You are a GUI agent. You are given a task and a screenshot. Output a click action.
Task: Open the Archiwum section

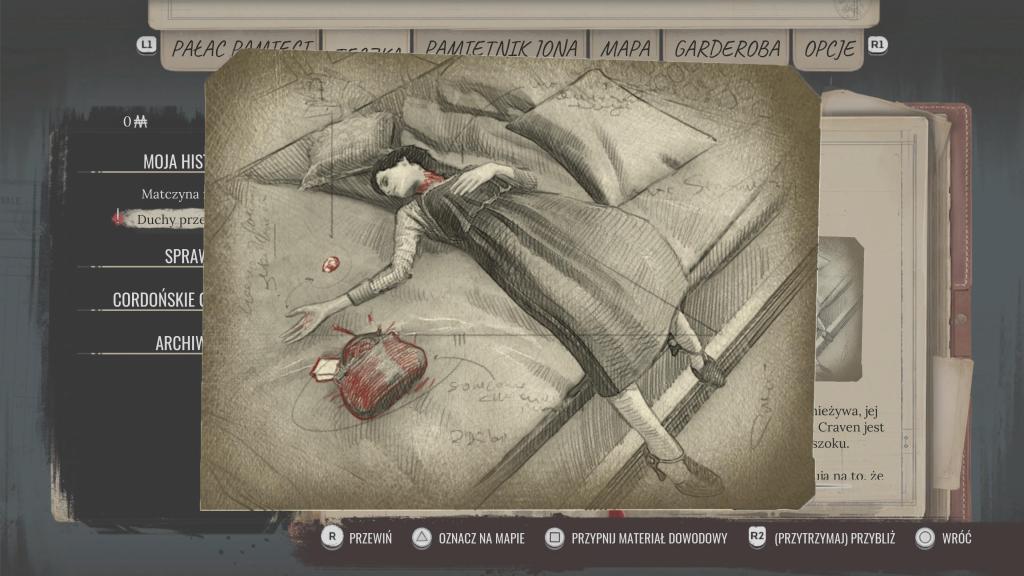179,343
